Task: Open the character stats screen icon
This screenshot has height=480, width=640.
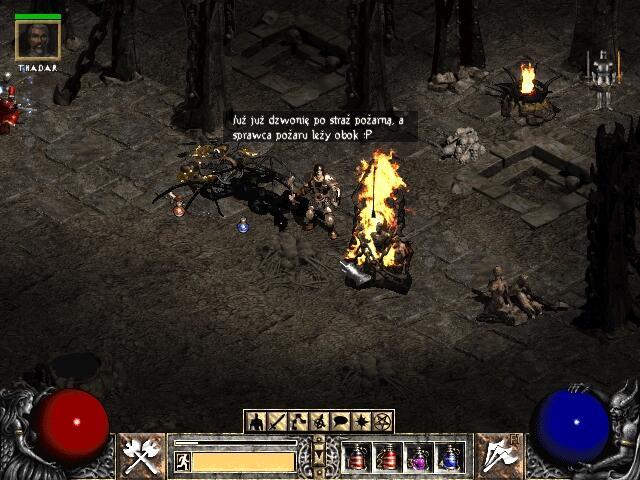Action: pos(256,422)
